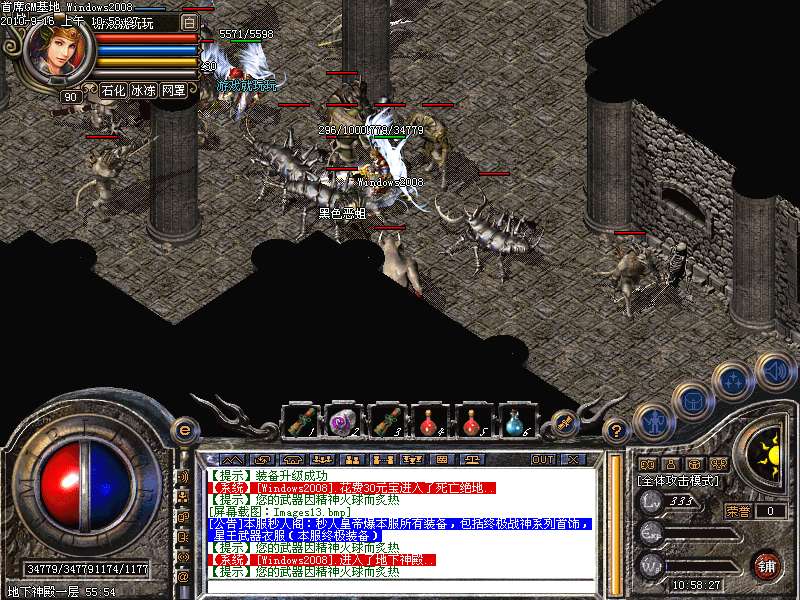Close the game with the X button
The height and width of the screenshot is (600, 800).
coord(574,460)
